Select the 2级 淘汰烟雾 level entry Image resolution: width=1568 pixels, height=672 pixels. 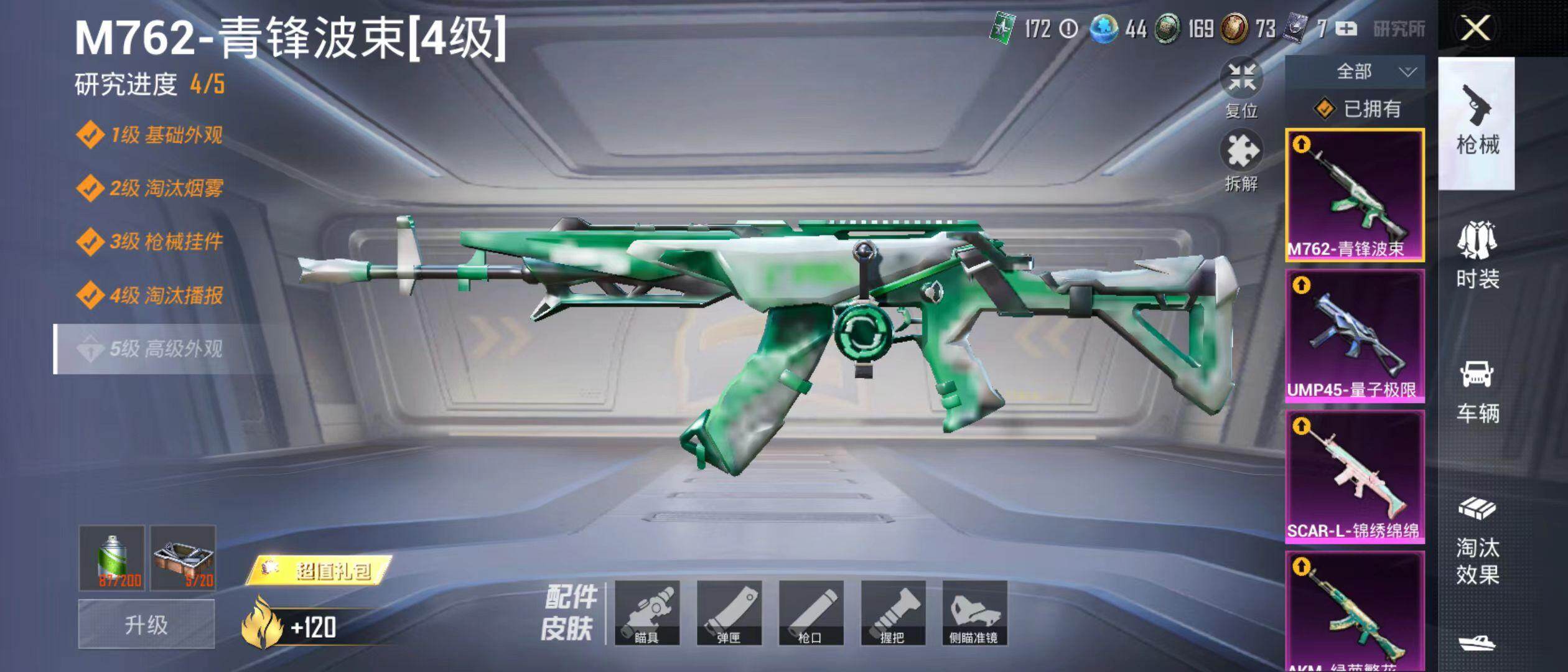pos(165,188)
